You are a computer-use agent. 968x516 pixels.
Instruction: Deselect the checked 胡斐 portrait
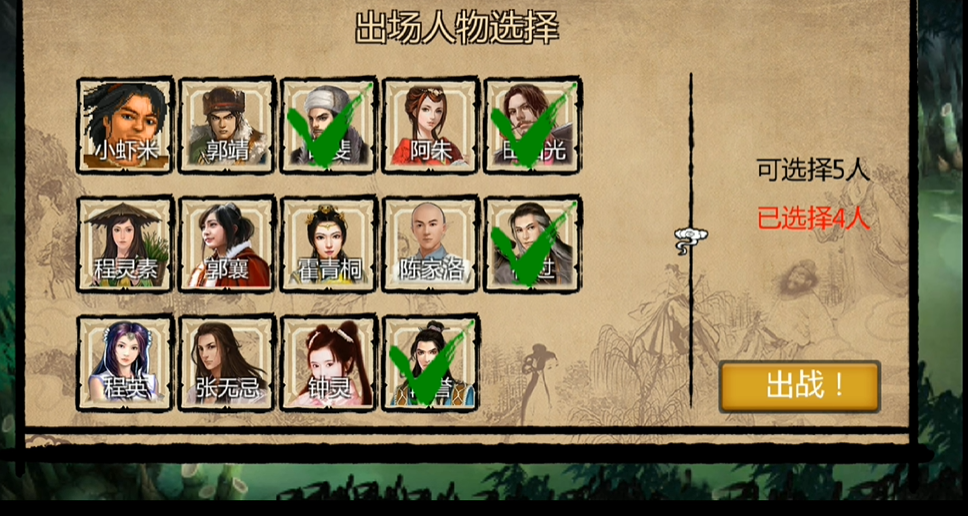tap(329, 126)
